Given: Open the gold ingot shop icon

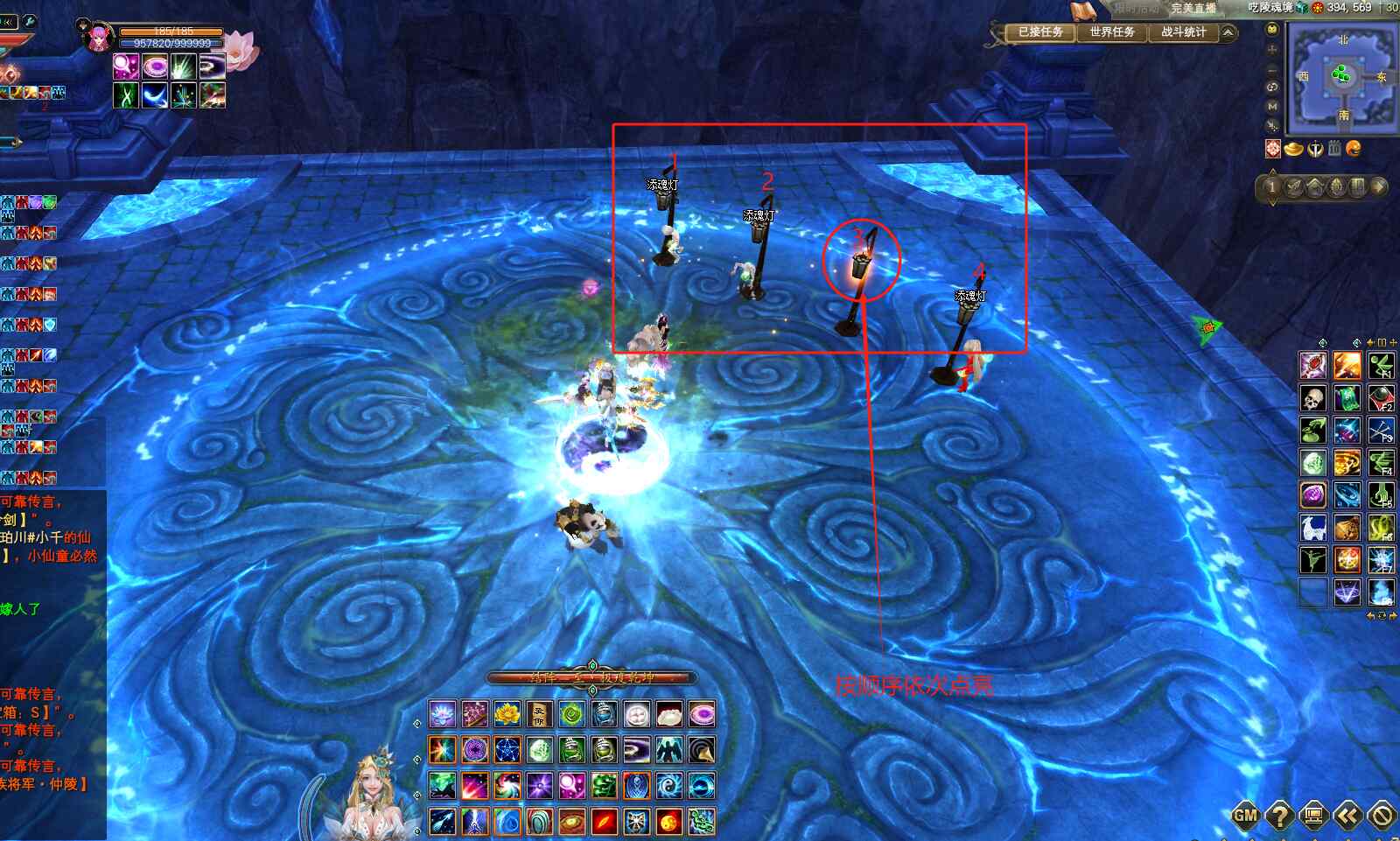Looking at the screenshot, I should pos(1293,149).
